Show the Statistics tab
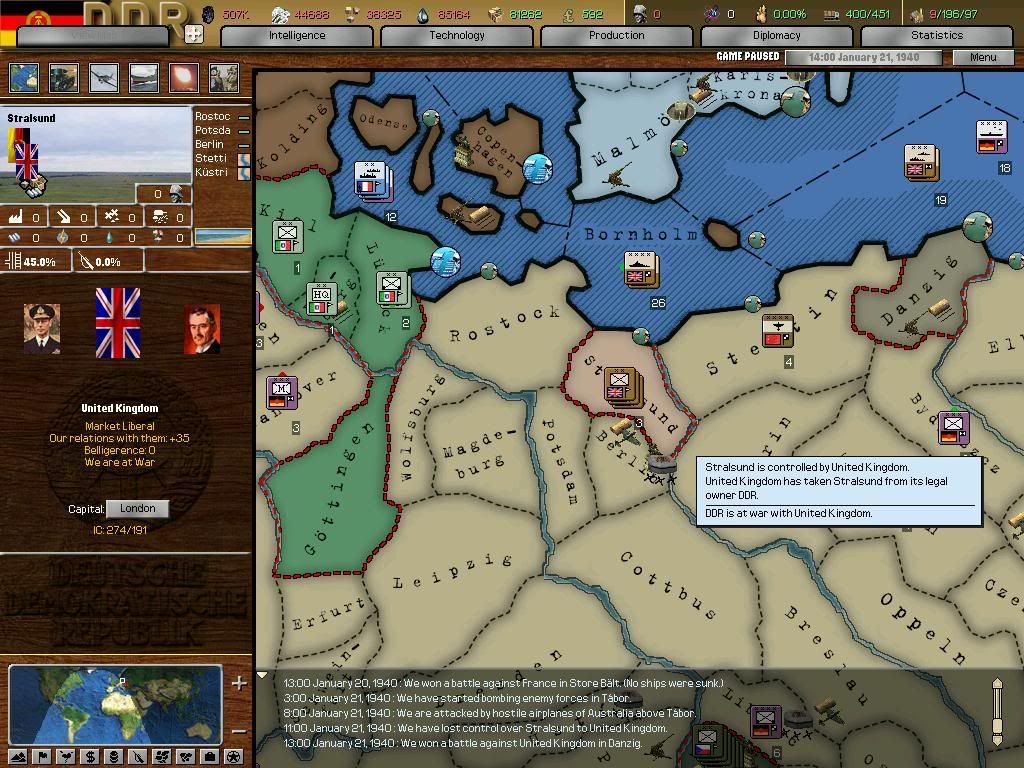 (936, 36)
